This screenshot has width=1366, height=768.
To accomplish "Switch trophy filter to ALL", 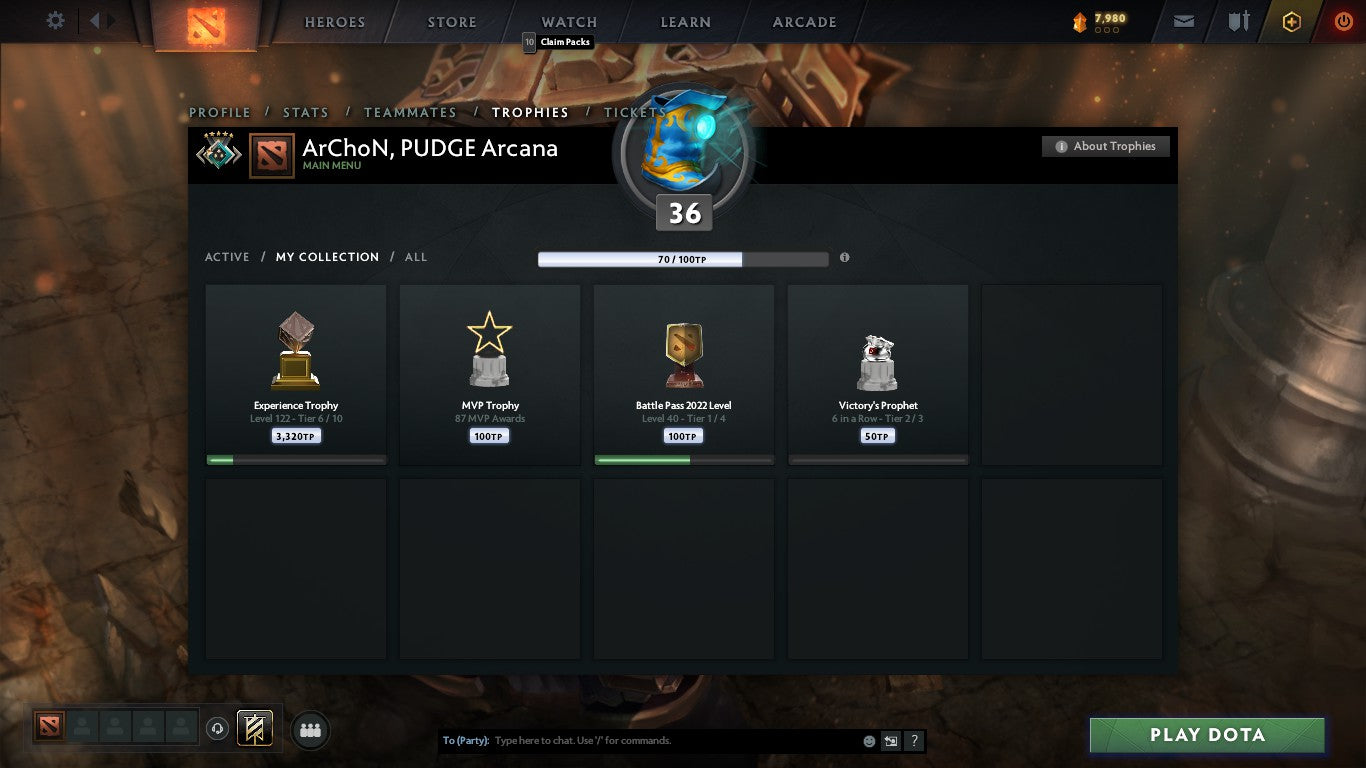I will click(x=415, y=257).
